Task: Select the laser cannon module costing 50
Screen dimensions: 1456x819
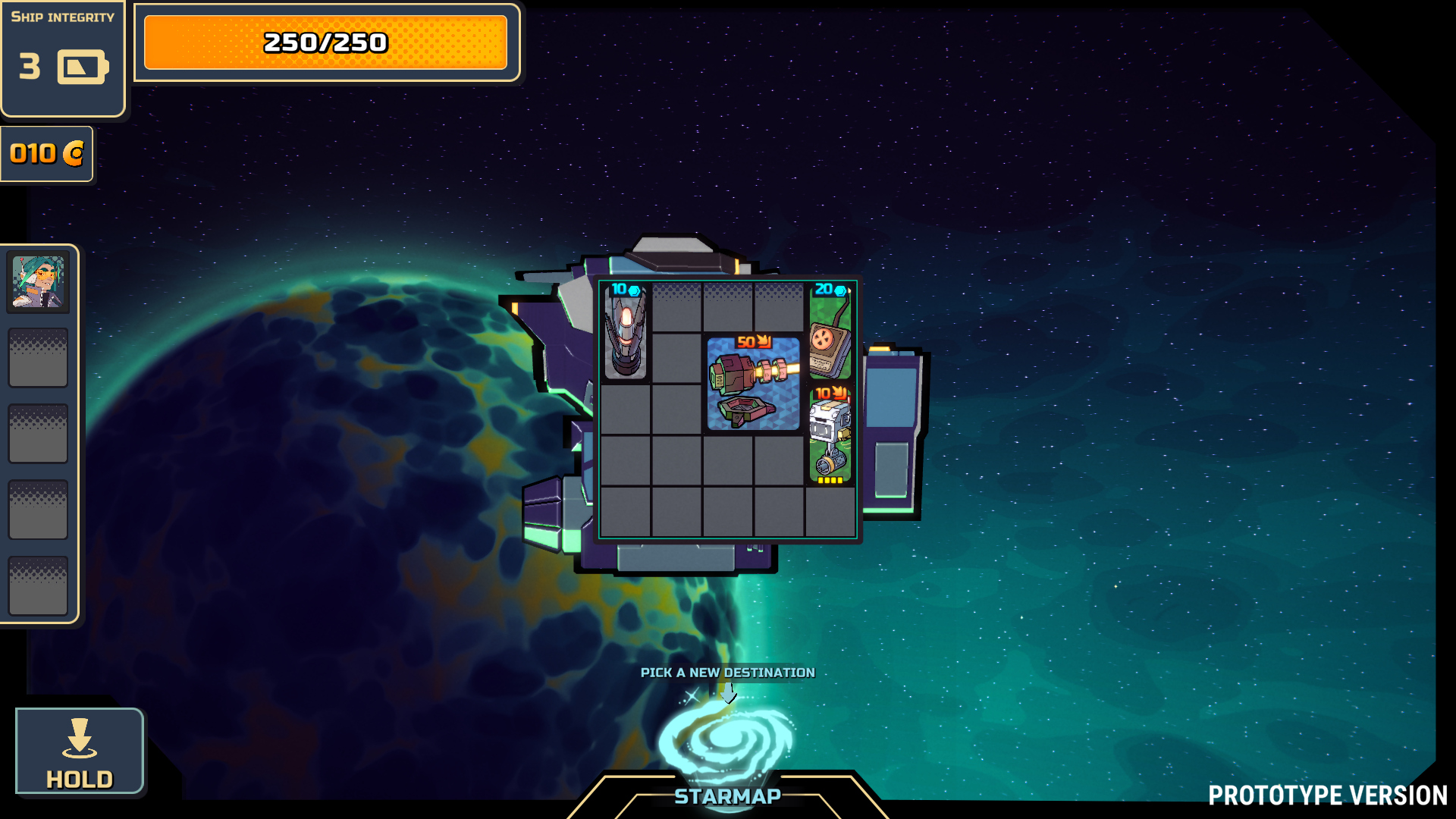Action: tap(753, 384)
